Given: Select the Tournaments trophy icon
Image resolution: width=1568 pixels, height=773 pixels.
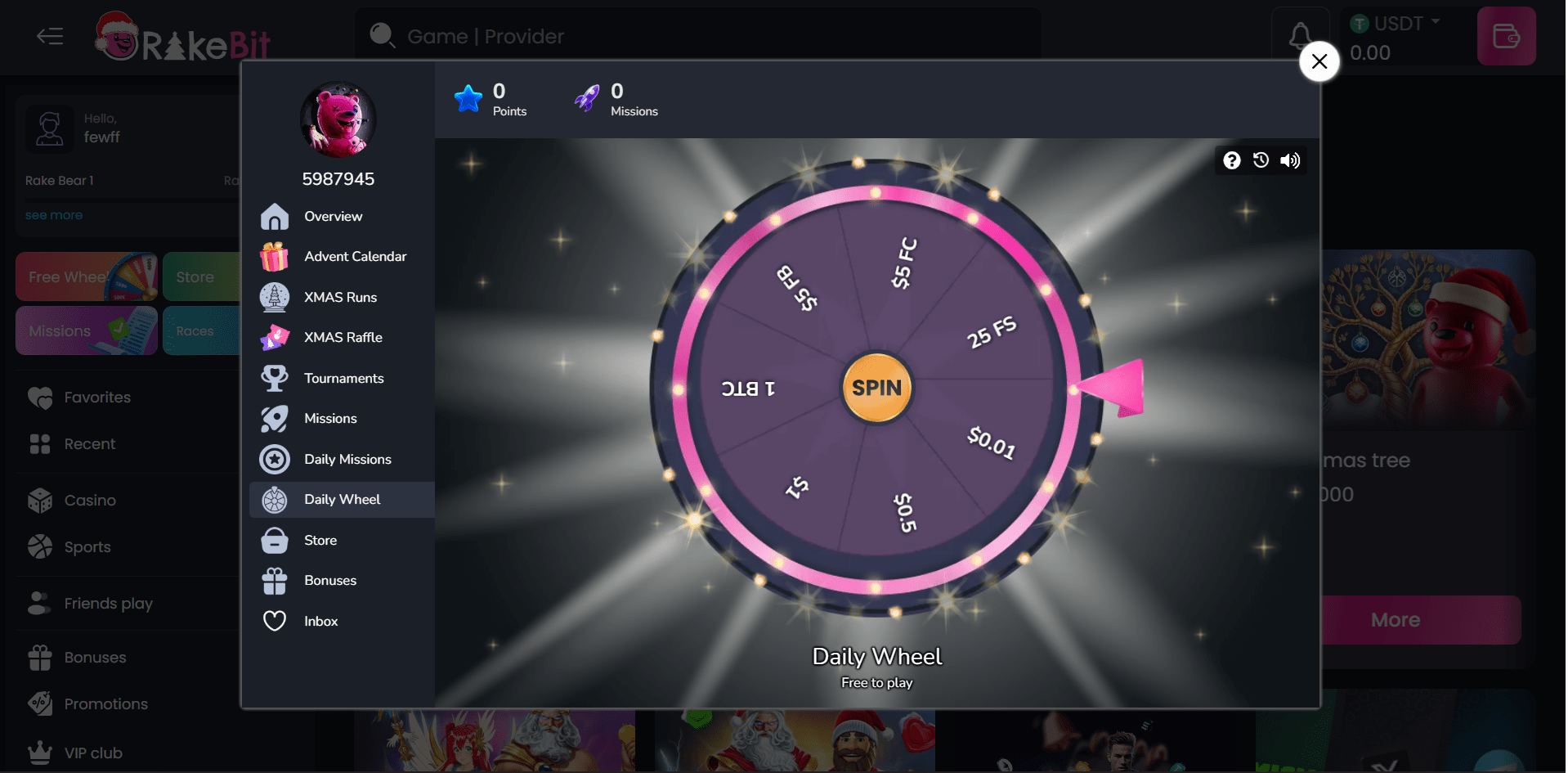Looking at the screenshot, I should 275,378.
